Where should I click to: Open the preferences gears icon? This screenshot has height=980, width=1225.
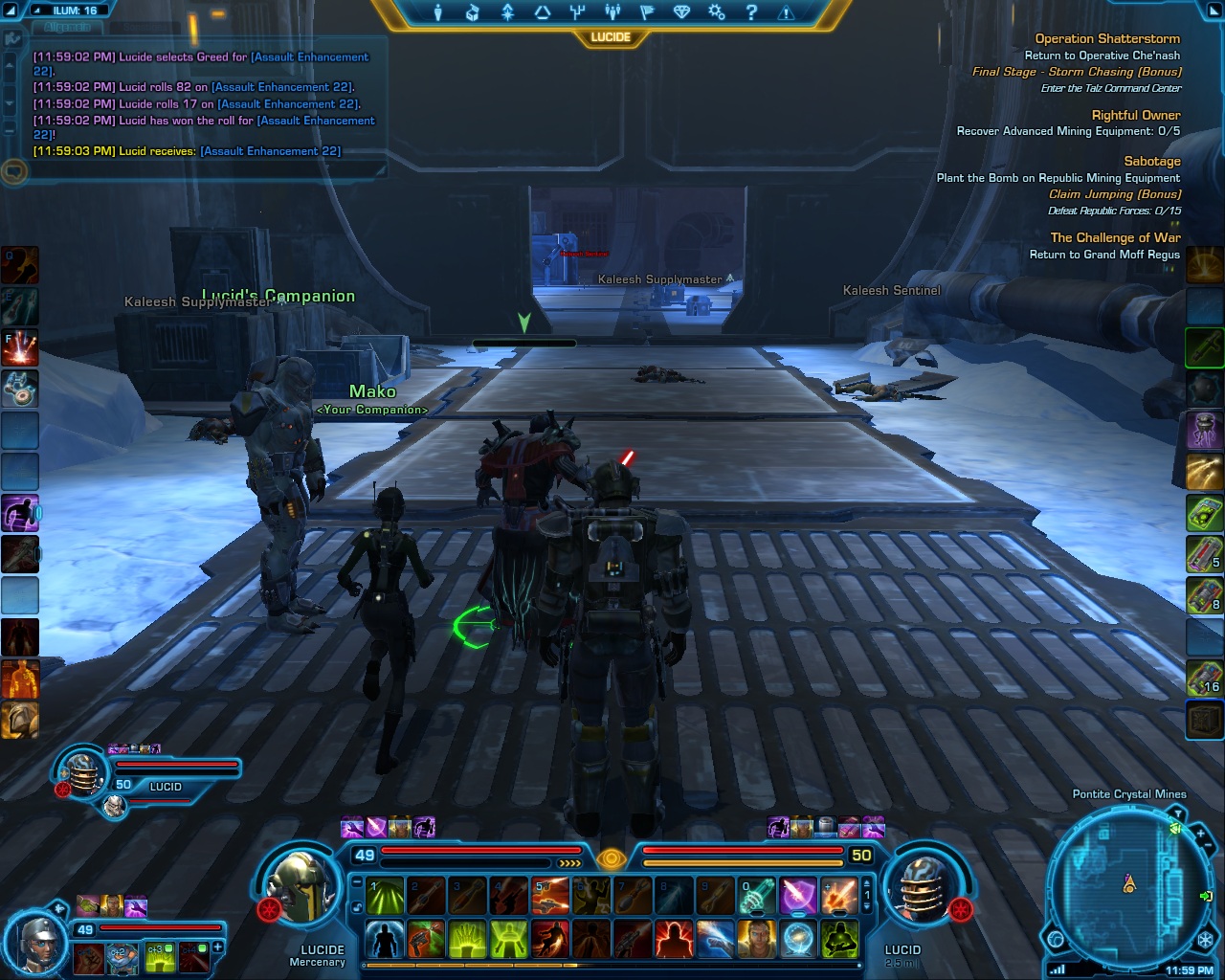(716, 12)
